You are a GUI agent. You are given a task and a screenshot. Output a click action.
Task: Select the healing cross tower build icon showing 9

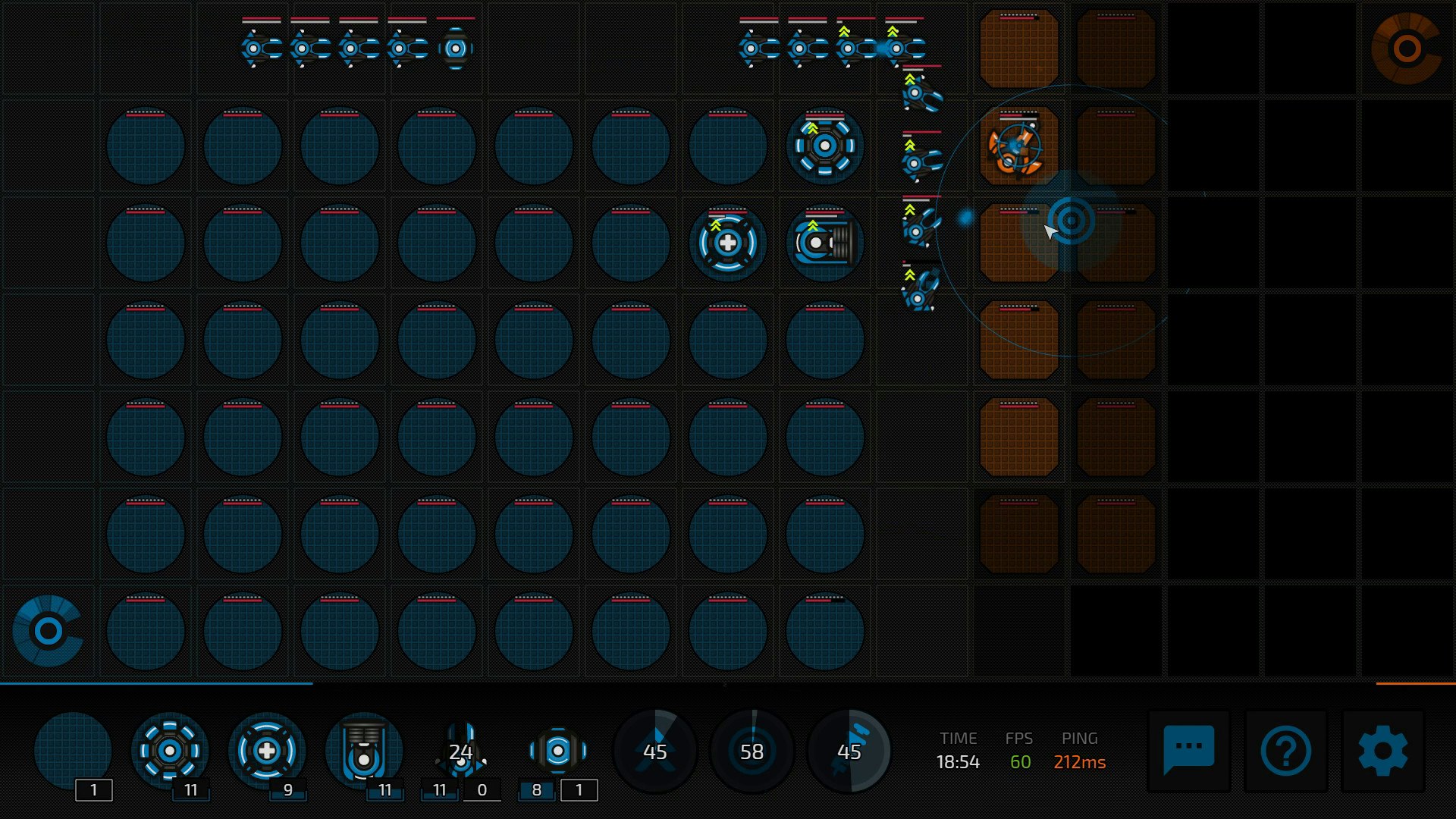[x=267, y=751]
